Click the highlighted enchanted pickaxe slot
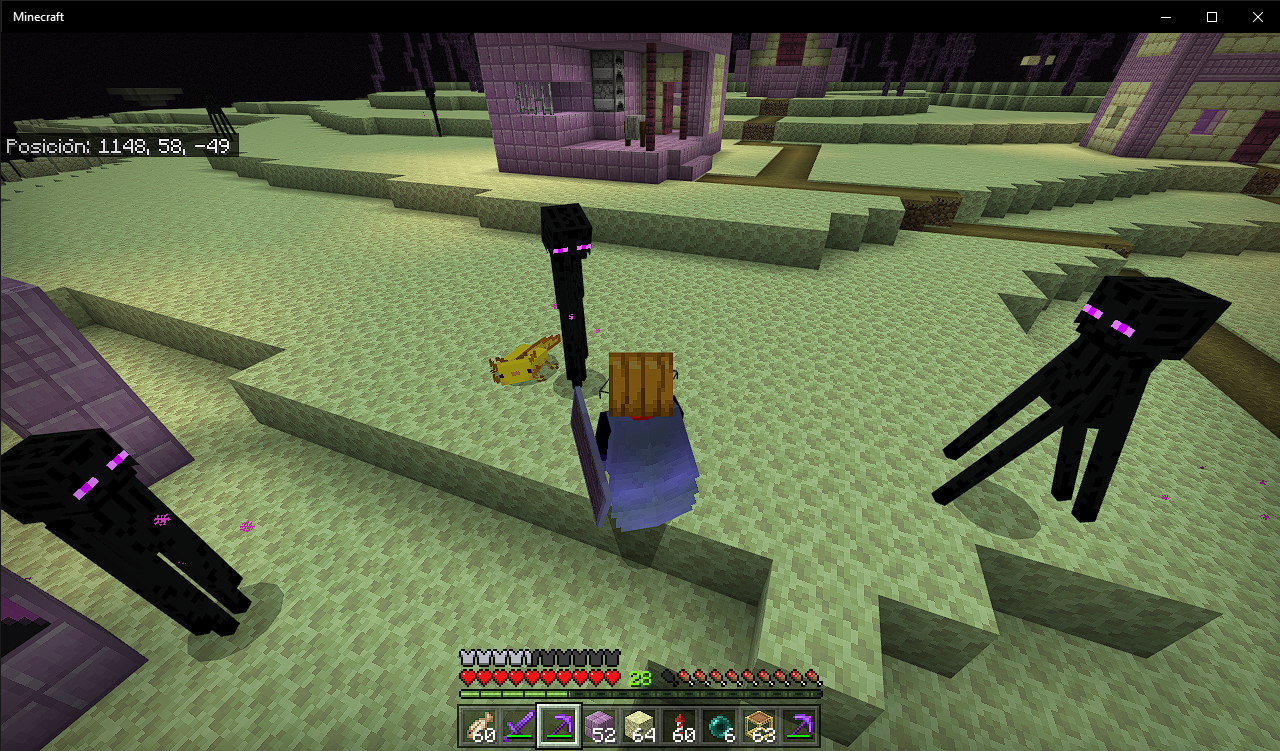Screen dimensions: 1280x751 tap(559, 726)
